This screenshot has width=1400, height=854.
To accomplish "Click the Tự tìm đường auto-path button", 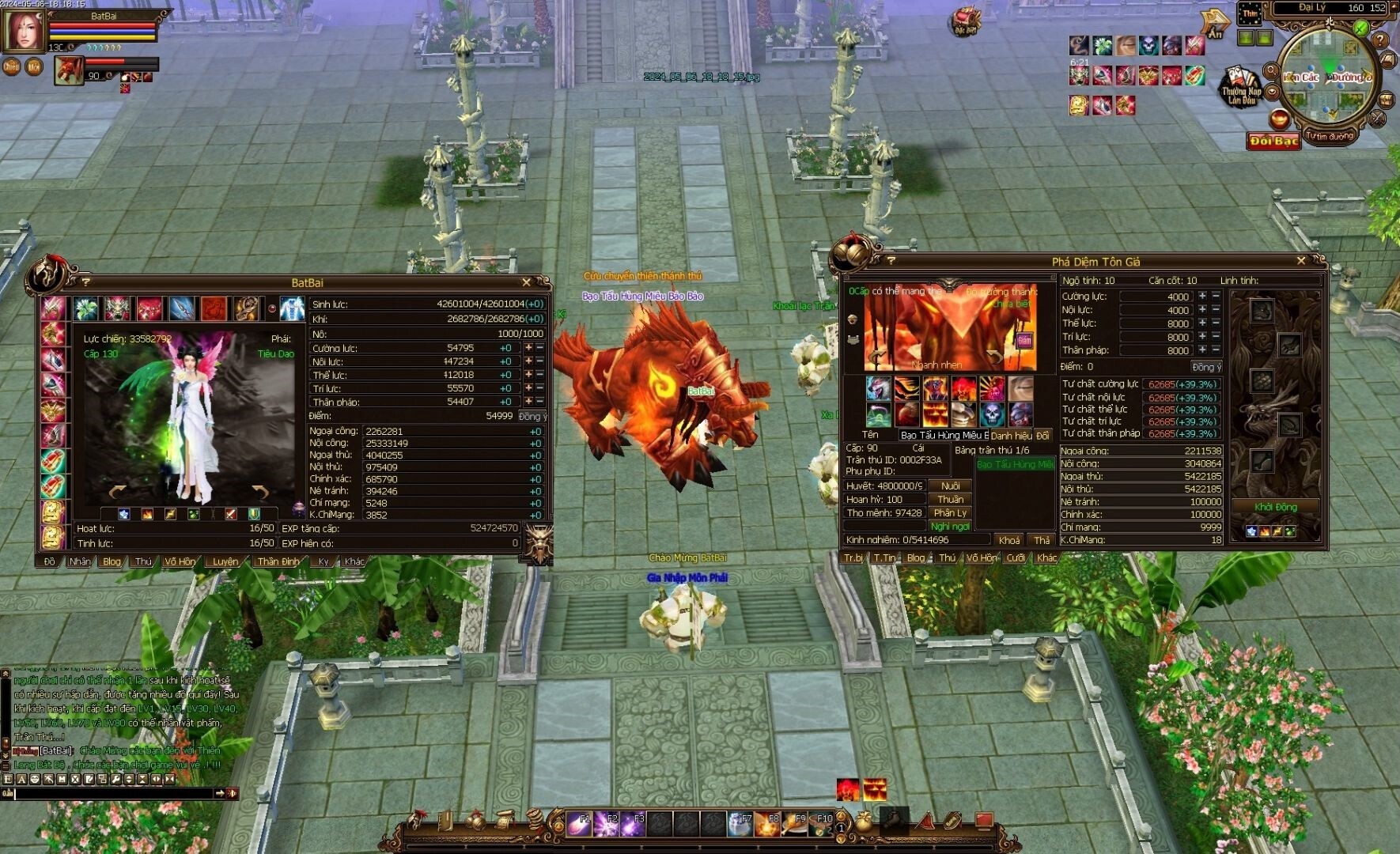I will [1330, 136].
